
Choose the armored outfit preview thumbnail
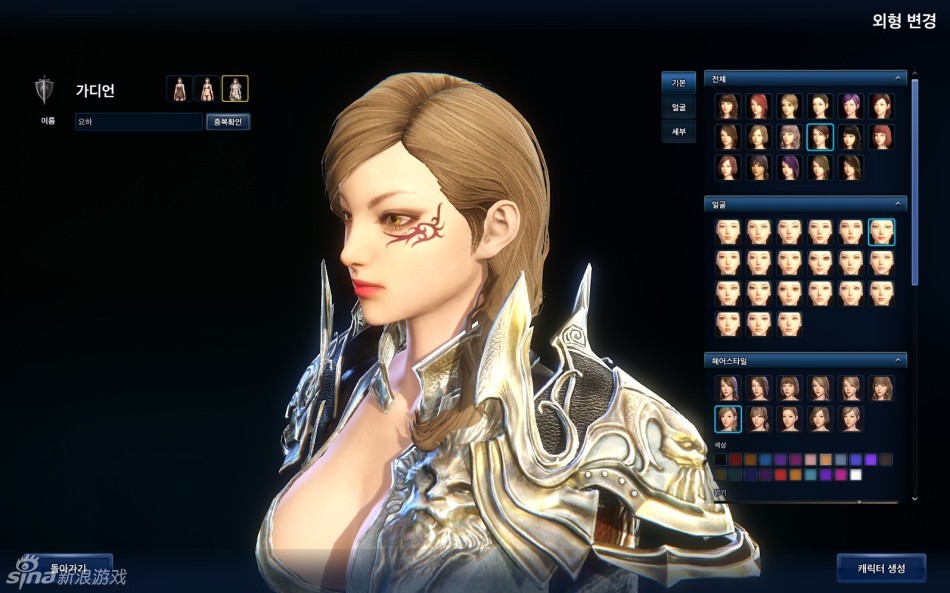(x=235, y=89)
